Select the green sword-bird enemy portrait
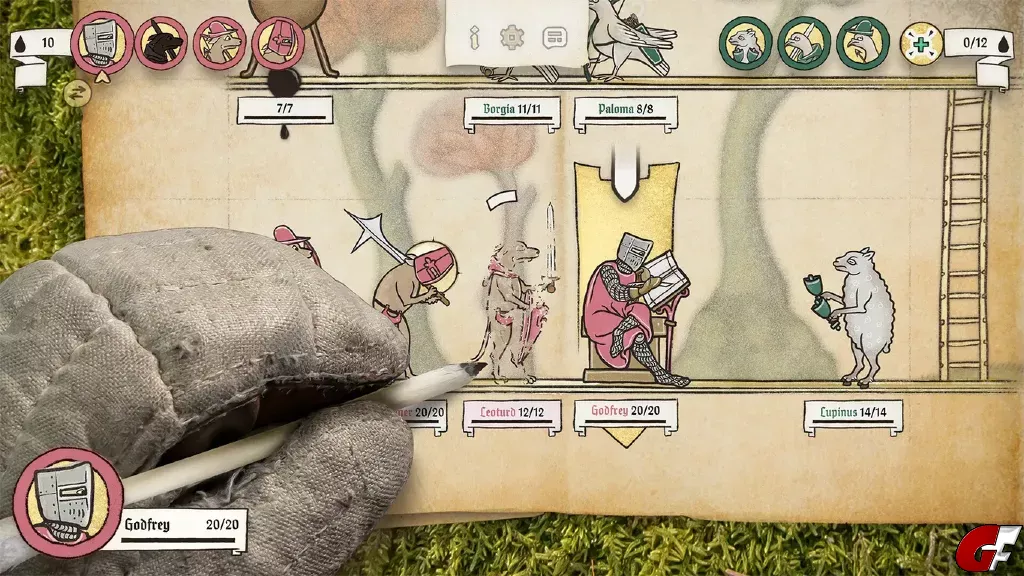This screenshot has height=576, width=1024. tap(804, 43)
